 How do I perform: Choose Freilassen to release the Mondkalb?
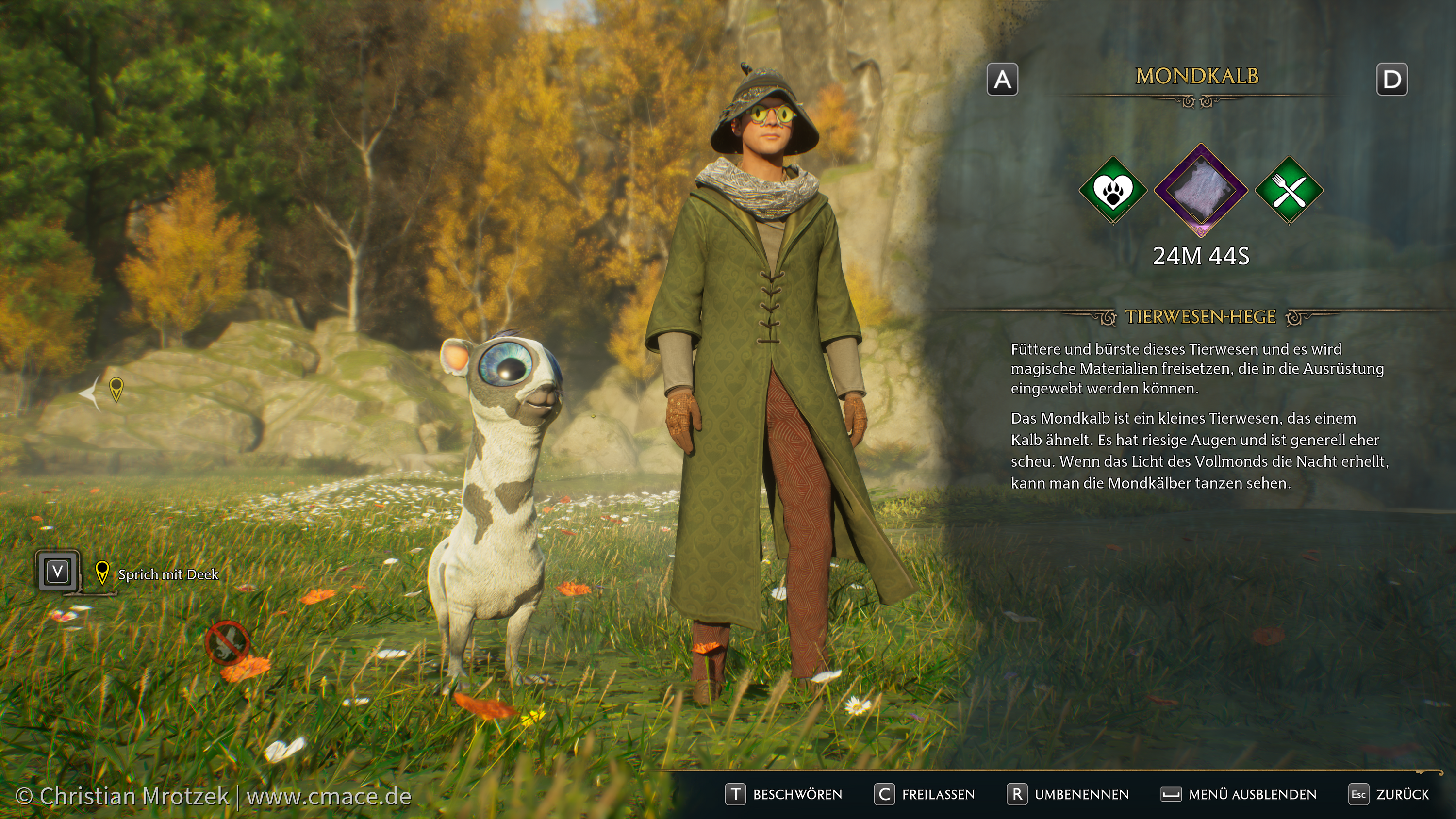(x=925, y=795)
